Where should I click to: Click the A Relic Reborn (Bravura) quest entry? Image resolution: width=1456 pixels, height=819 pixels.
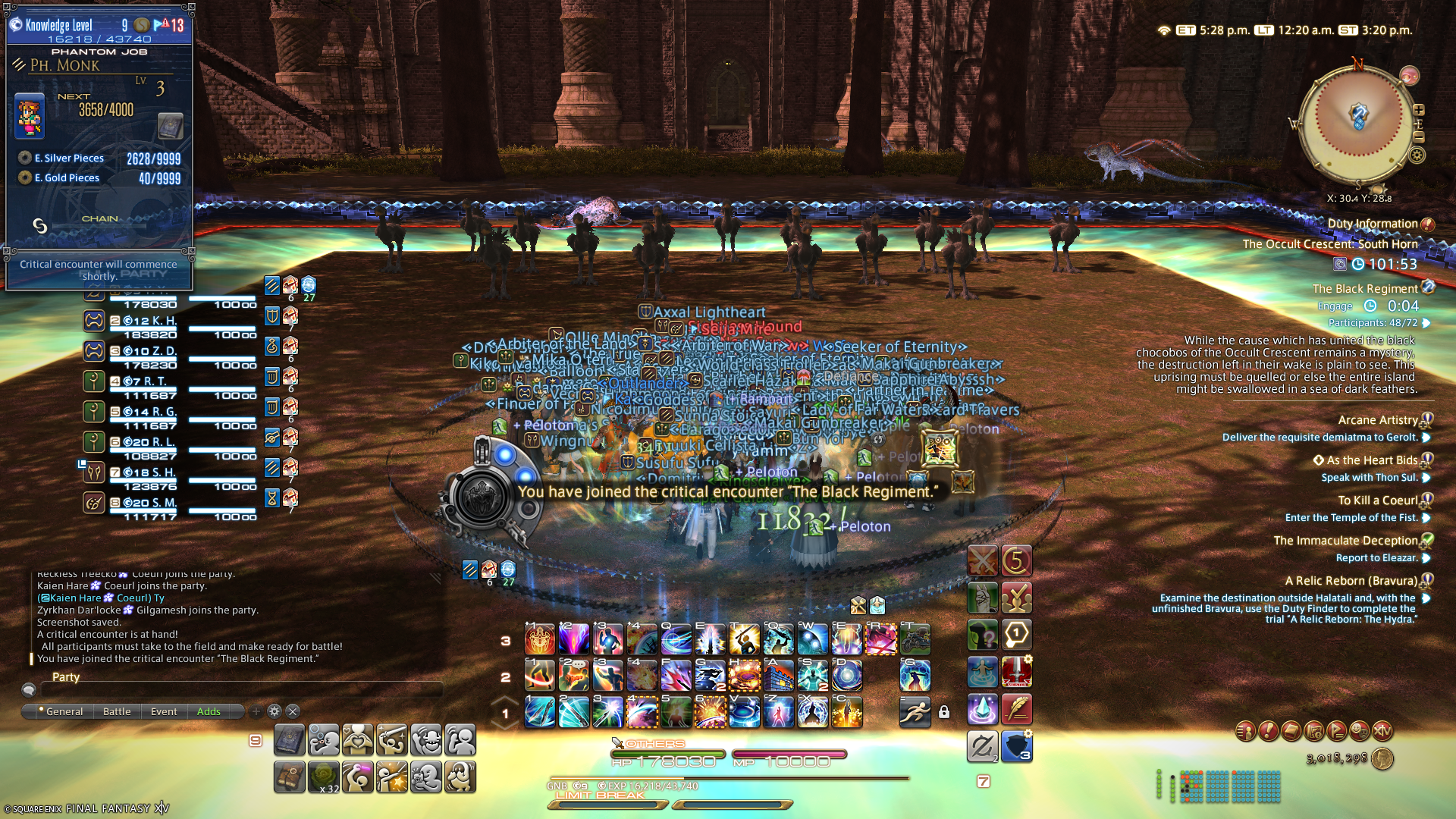(x=1351, y=581)
